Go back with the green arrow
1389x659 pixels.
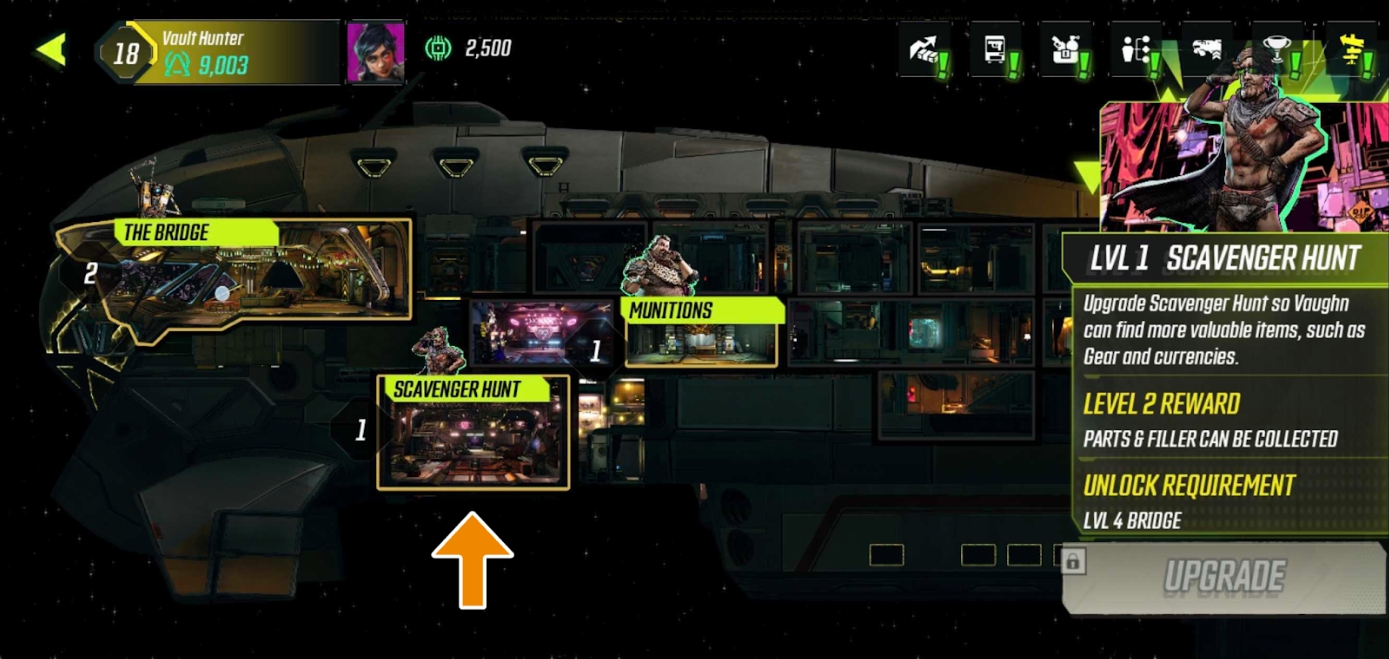pyautogui.click(x=51, y=50)
